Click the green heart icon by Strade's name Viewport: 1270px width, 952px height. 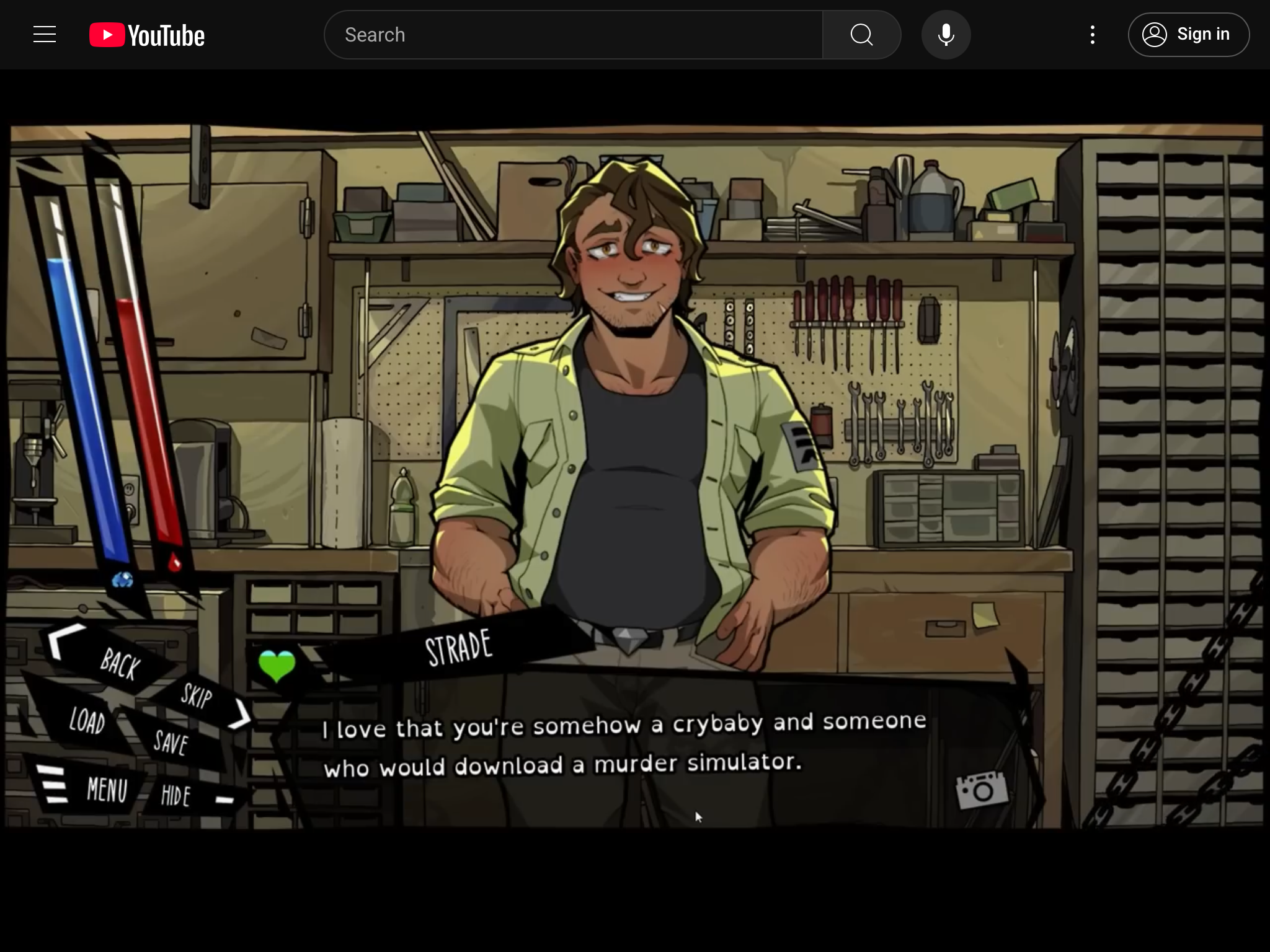click(x=277, y=666)
